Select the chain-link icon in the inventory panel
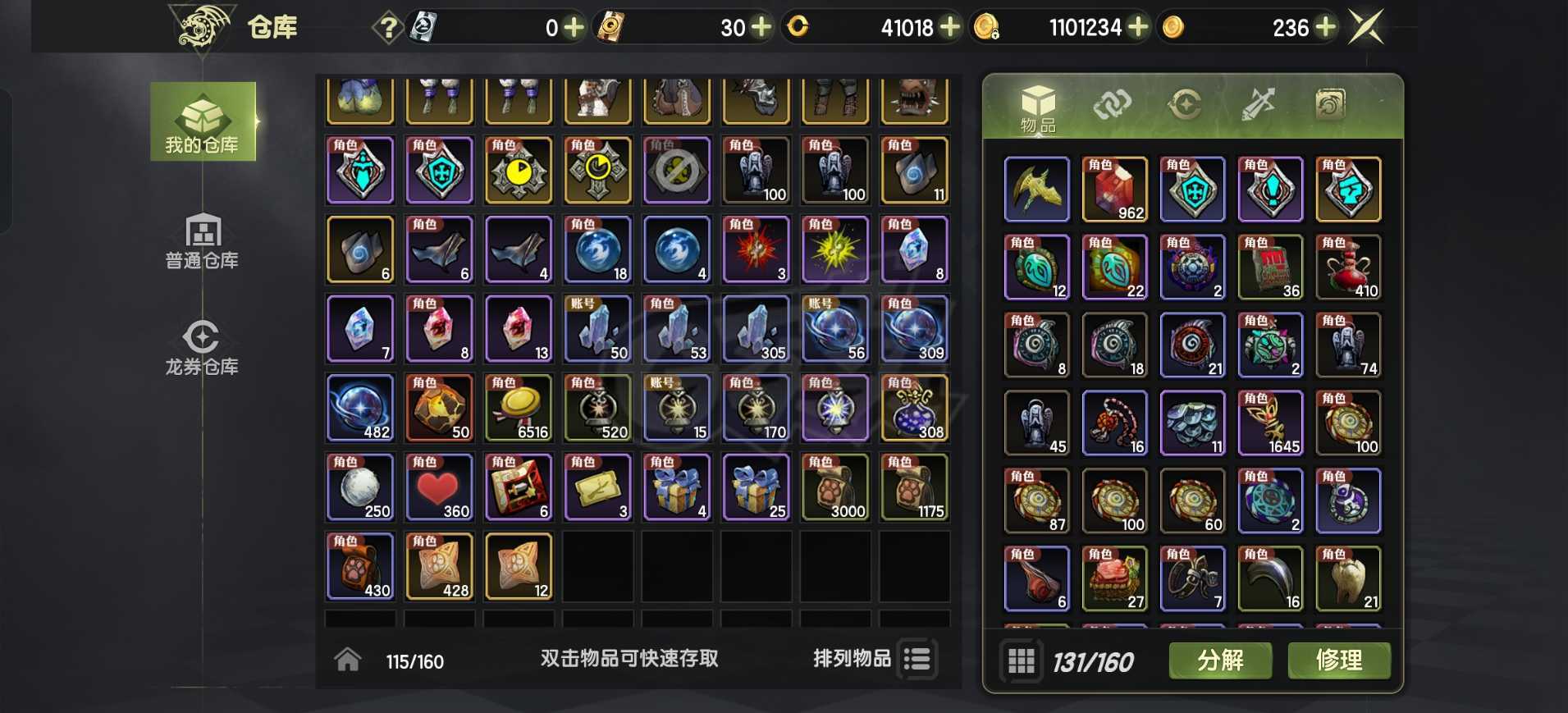 click(1113, 105)
